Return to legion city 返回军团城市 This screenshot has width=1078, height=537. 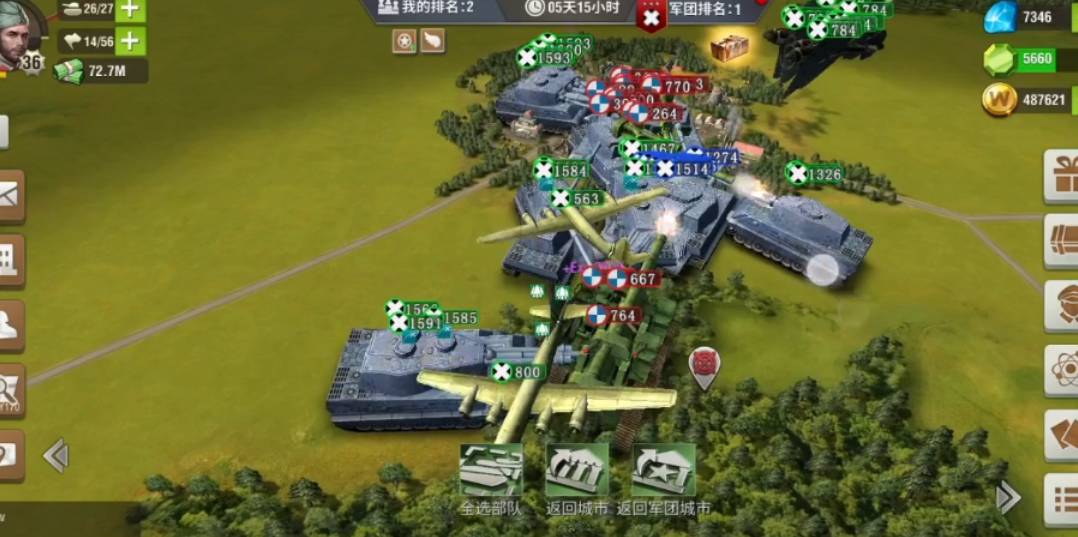pyautogui.click(x=664, y=471)
